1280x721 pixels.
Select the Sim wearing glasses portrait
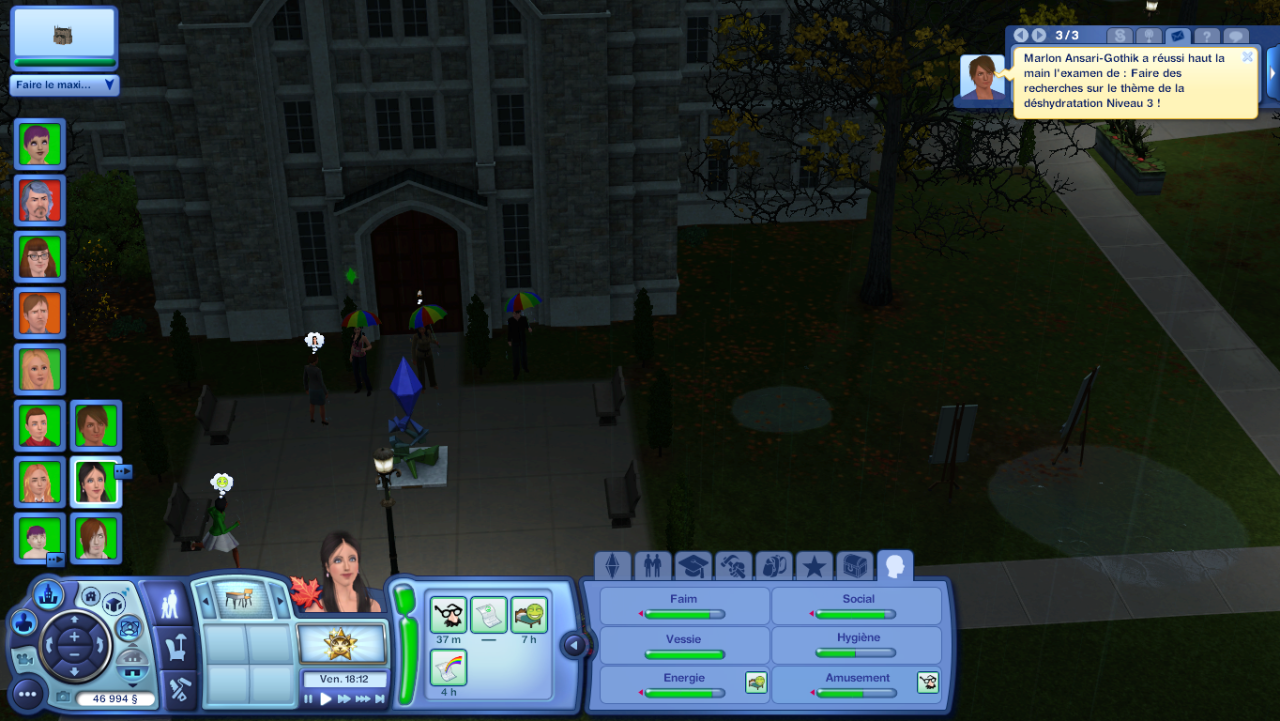[x=40, y=256]
